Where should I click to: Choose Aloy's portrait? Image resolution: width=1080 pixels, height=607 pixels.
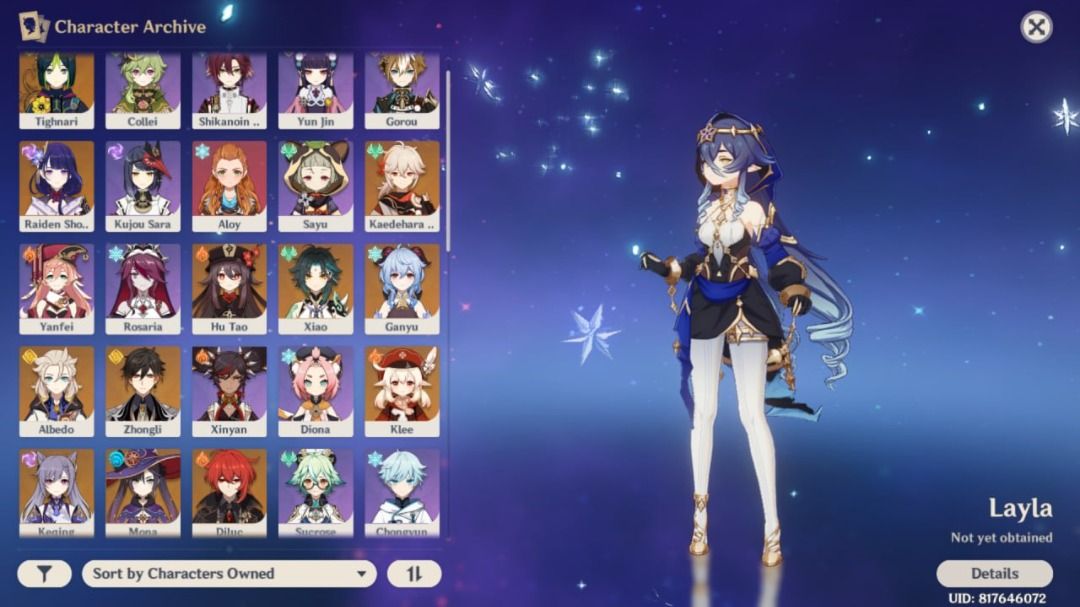tap(230, 185)
